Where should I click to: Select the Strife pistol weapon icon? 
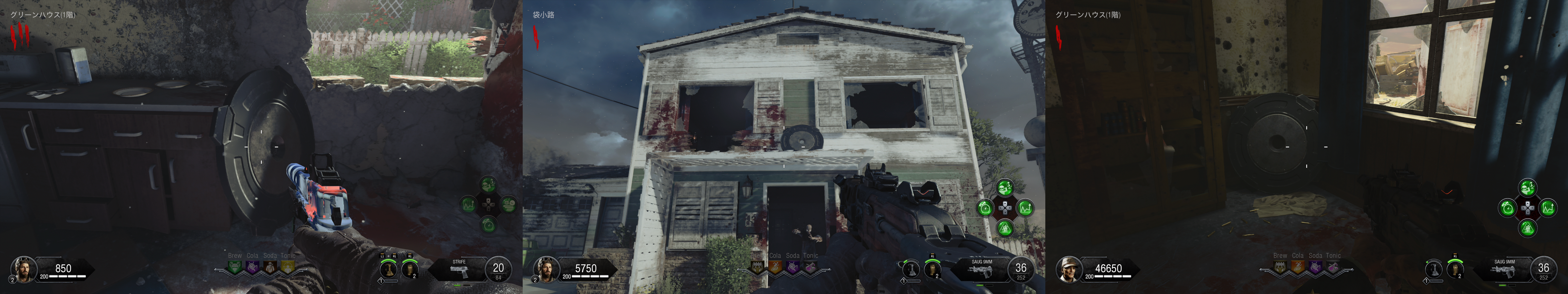[x=460, y=271]
